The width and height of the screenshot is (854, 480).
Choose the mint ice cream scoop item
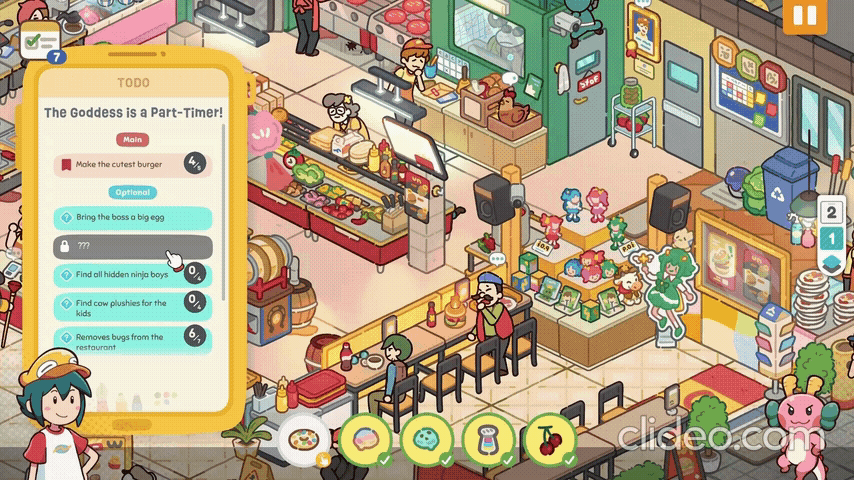click(x=426, y=438)
